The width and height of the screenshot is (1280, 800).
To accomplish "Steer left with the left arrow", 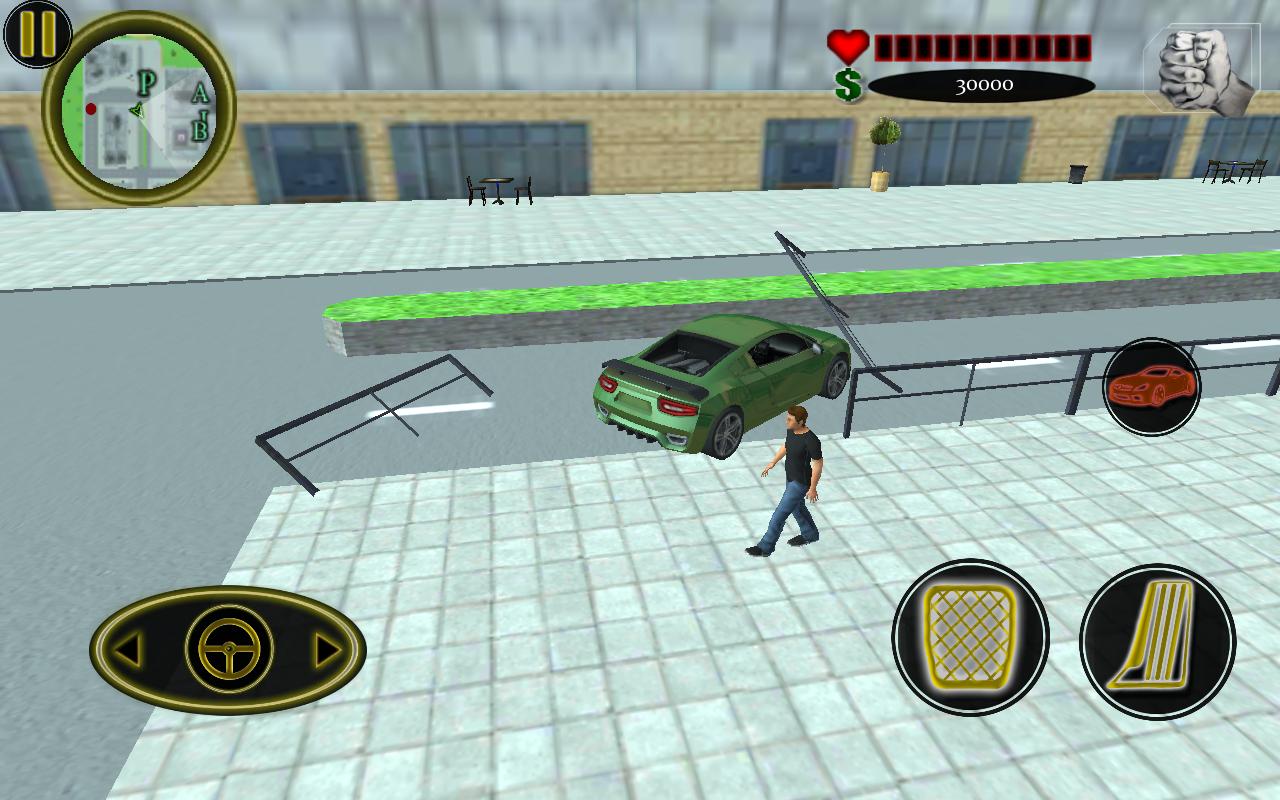I will (x=127, y=651).
